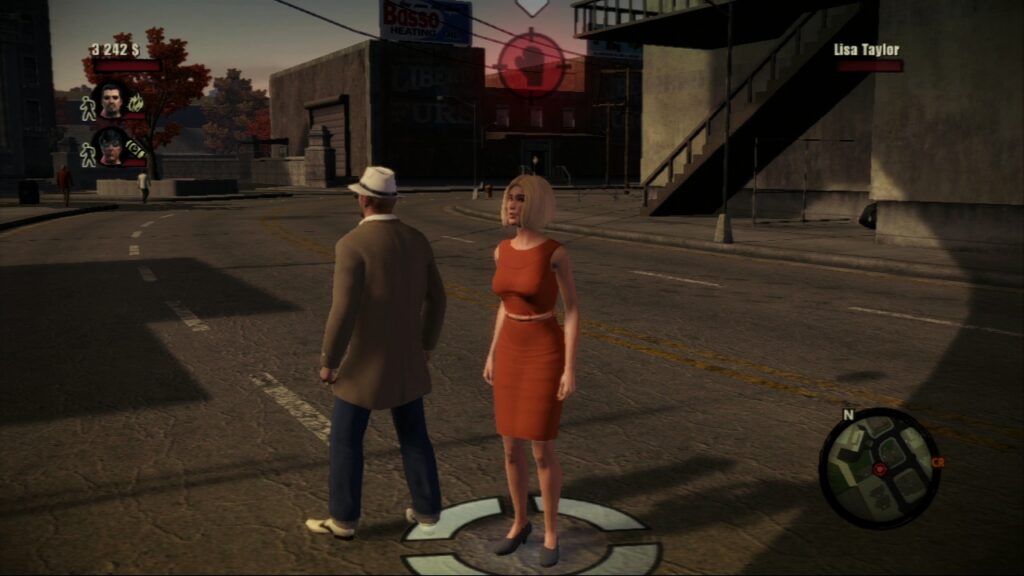This screenshot has height=576, width=1024.
Task: Click the orange marker on minimap edge
Action: click(x=937, y=462)
